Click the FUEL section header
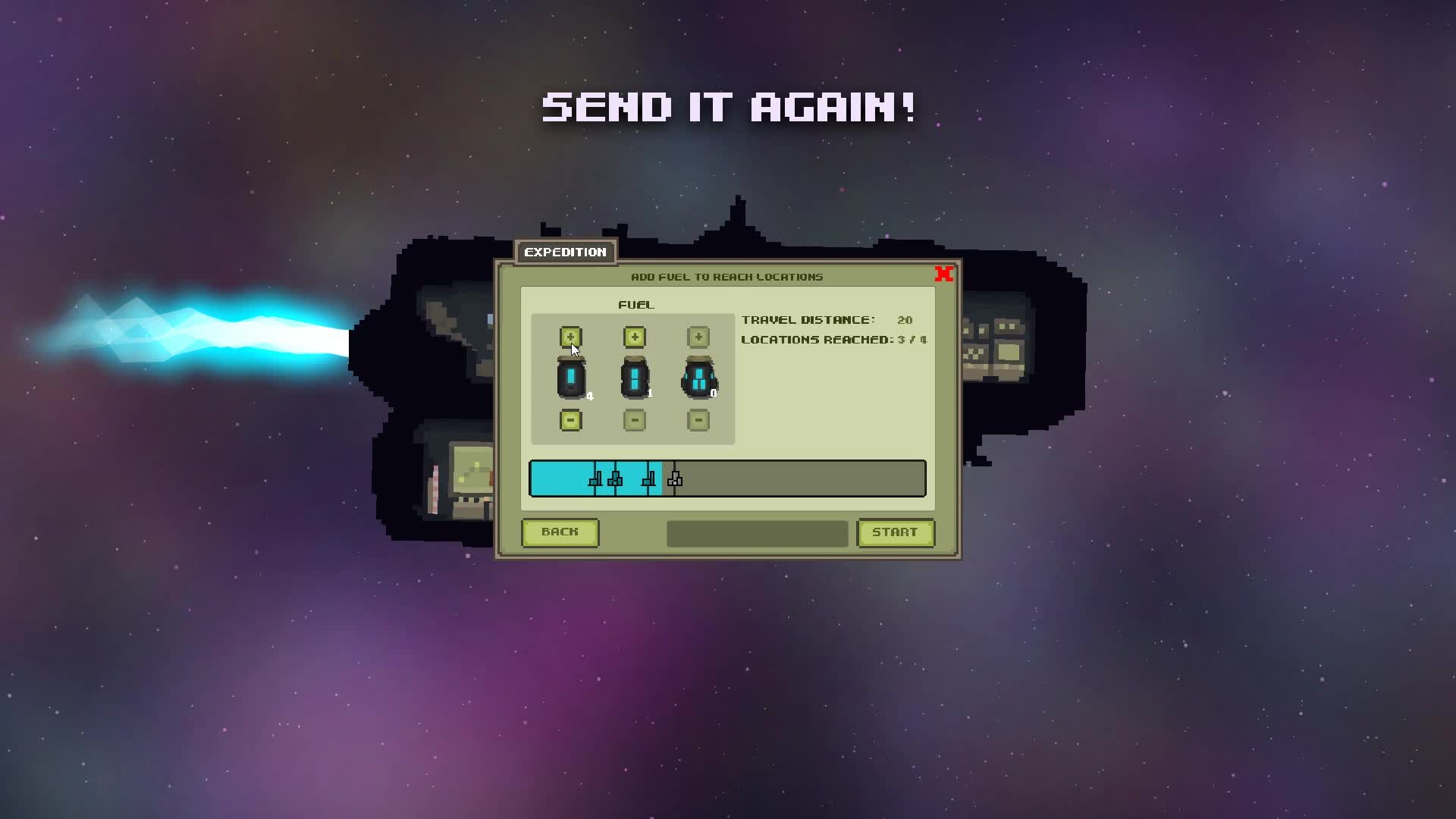 tap(635, 305)
